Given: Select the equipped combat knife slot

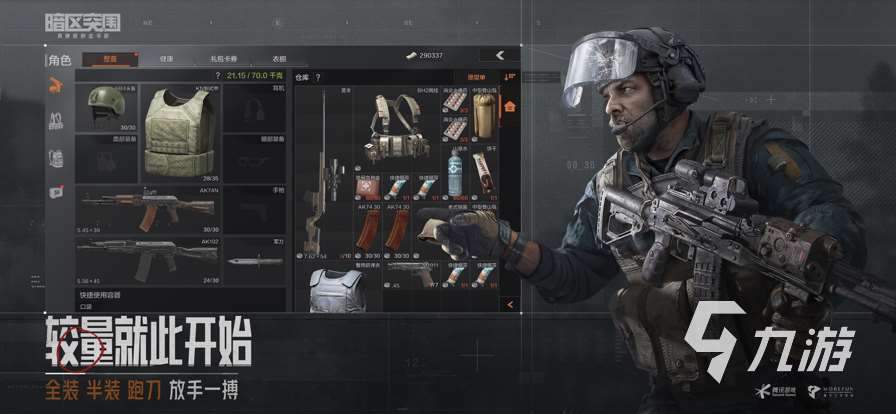Looking at the screenshot, I should (x=248, y=262).
